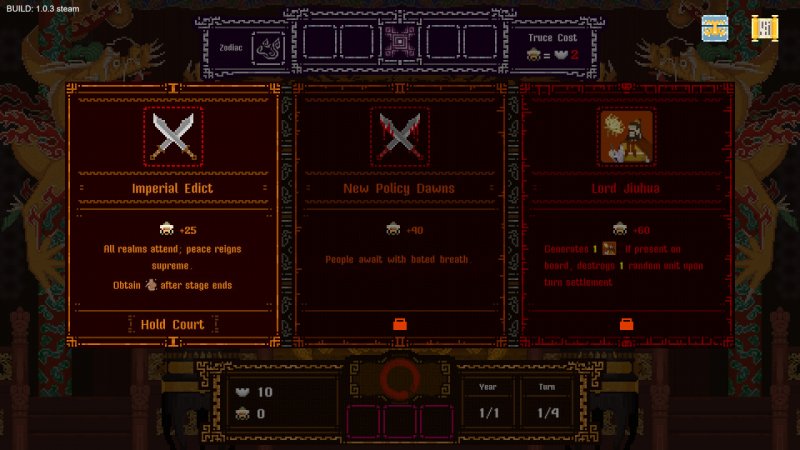Click the Hold Court button
800x450 pixels.
172,324
